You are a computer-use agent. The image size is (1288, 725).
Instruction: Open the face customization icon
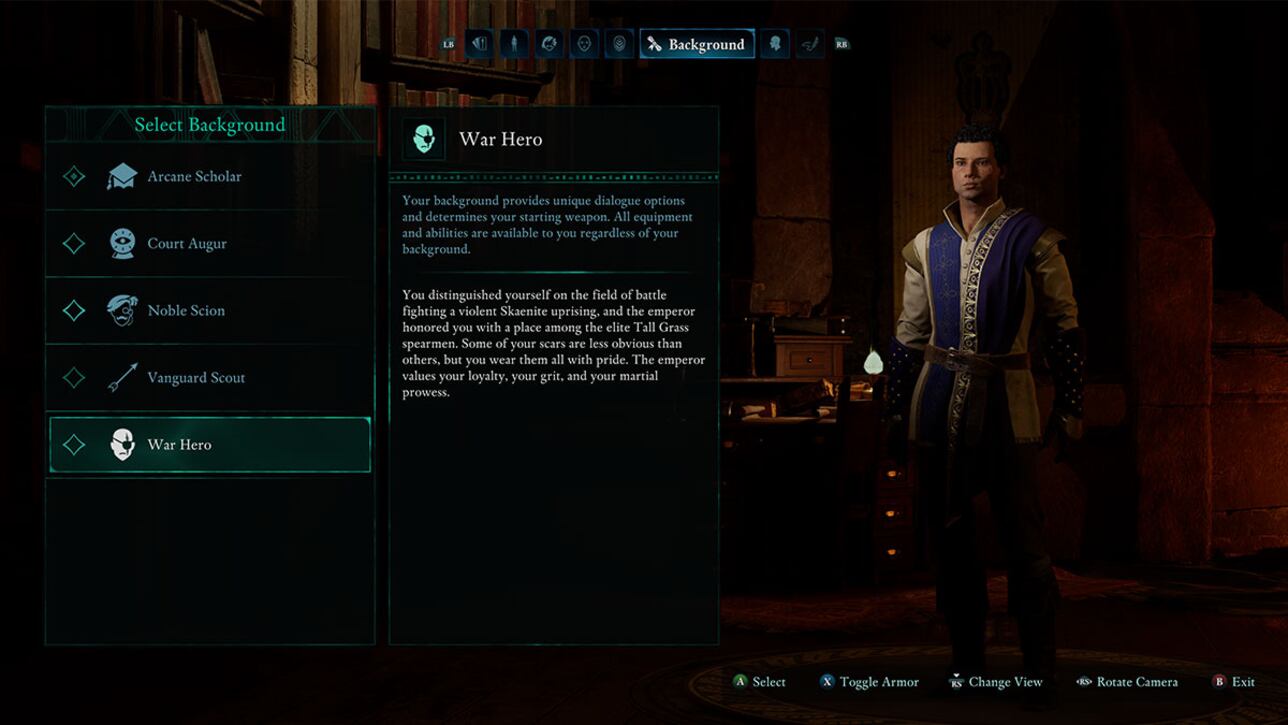(x=583, y=43)
